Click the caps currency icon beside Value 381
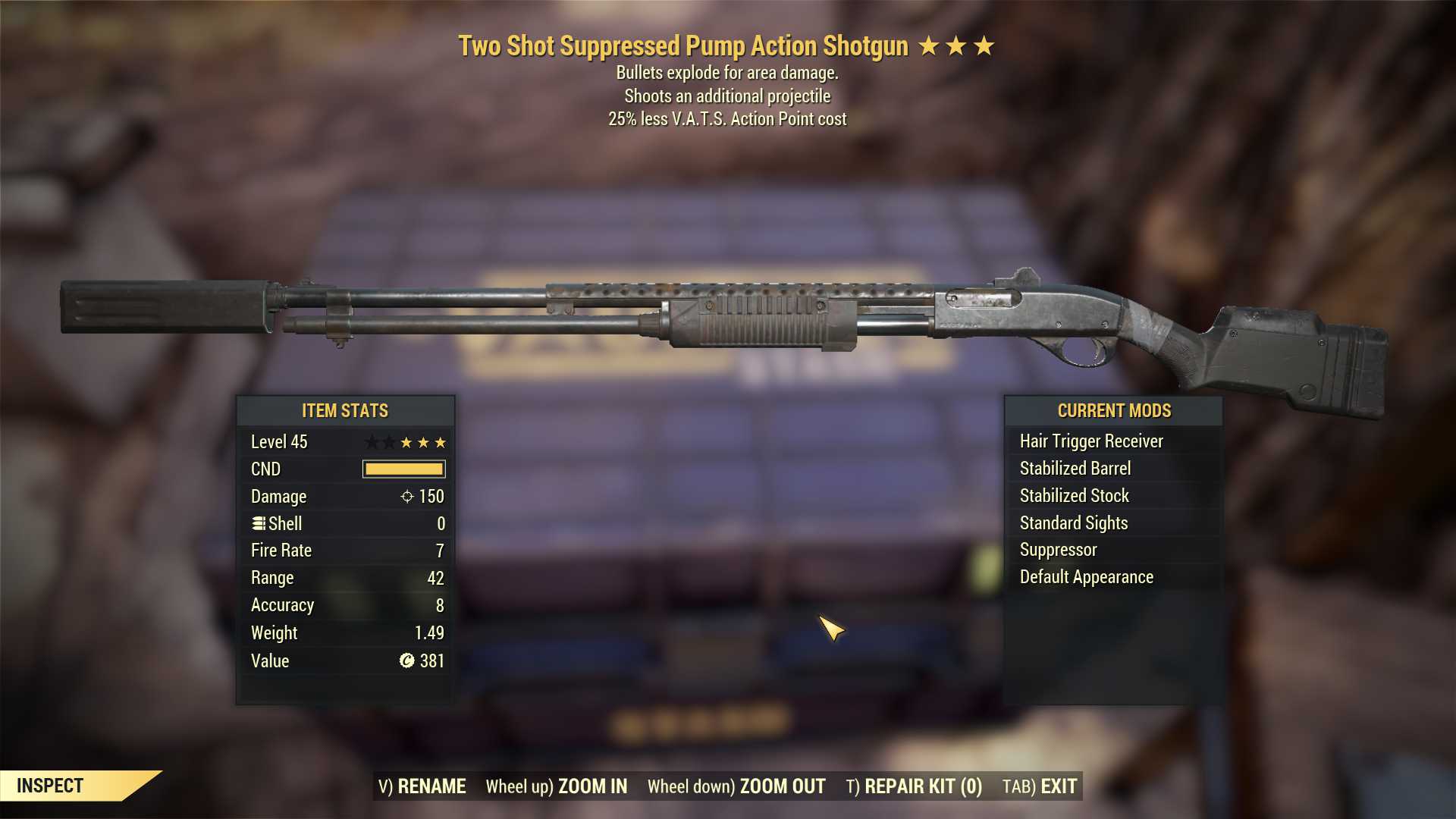The height and width of the screenshot is (819, 1456). (x=406, y=661)
